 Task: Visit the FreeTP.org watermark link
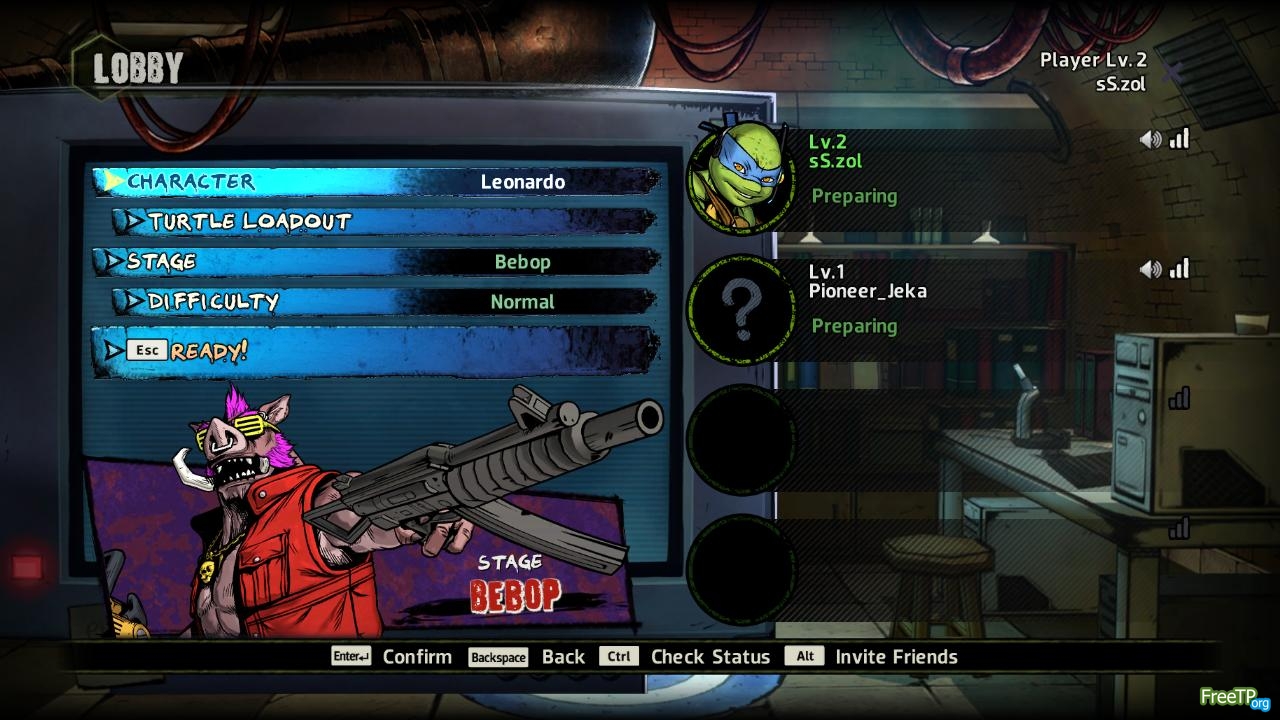pyautogui.click(x=1234, y=697)
